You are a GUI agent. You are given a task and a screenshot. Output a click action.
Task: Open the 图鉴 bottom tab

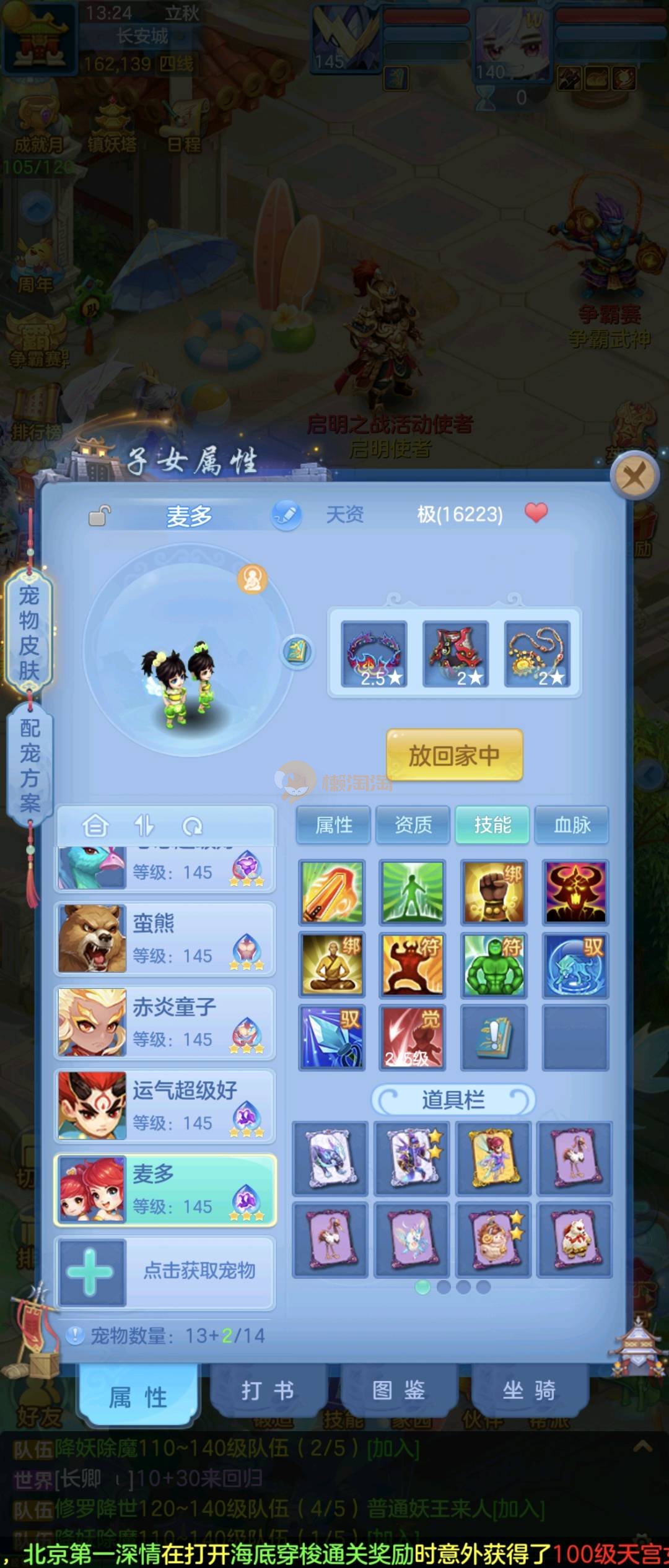pyautogui.click(x=398, y=1390)
